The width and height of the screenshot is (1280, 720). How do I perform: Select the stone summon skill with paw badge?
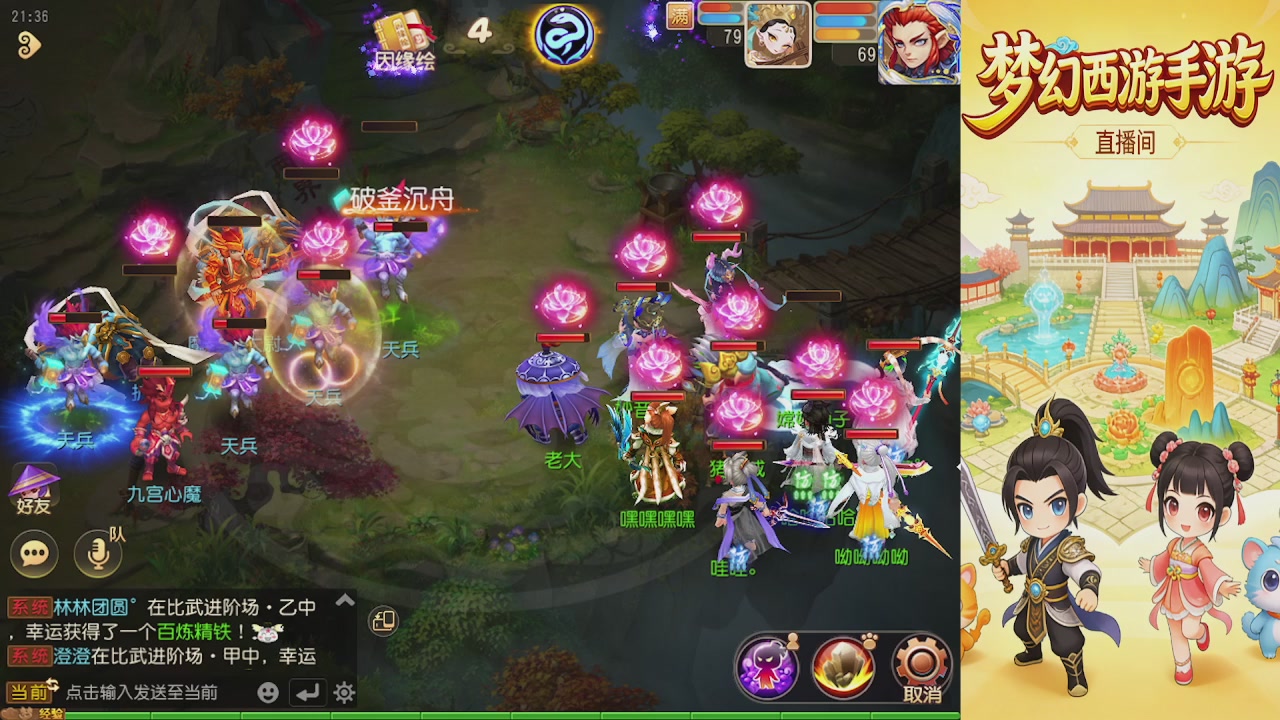click(843, 666)
